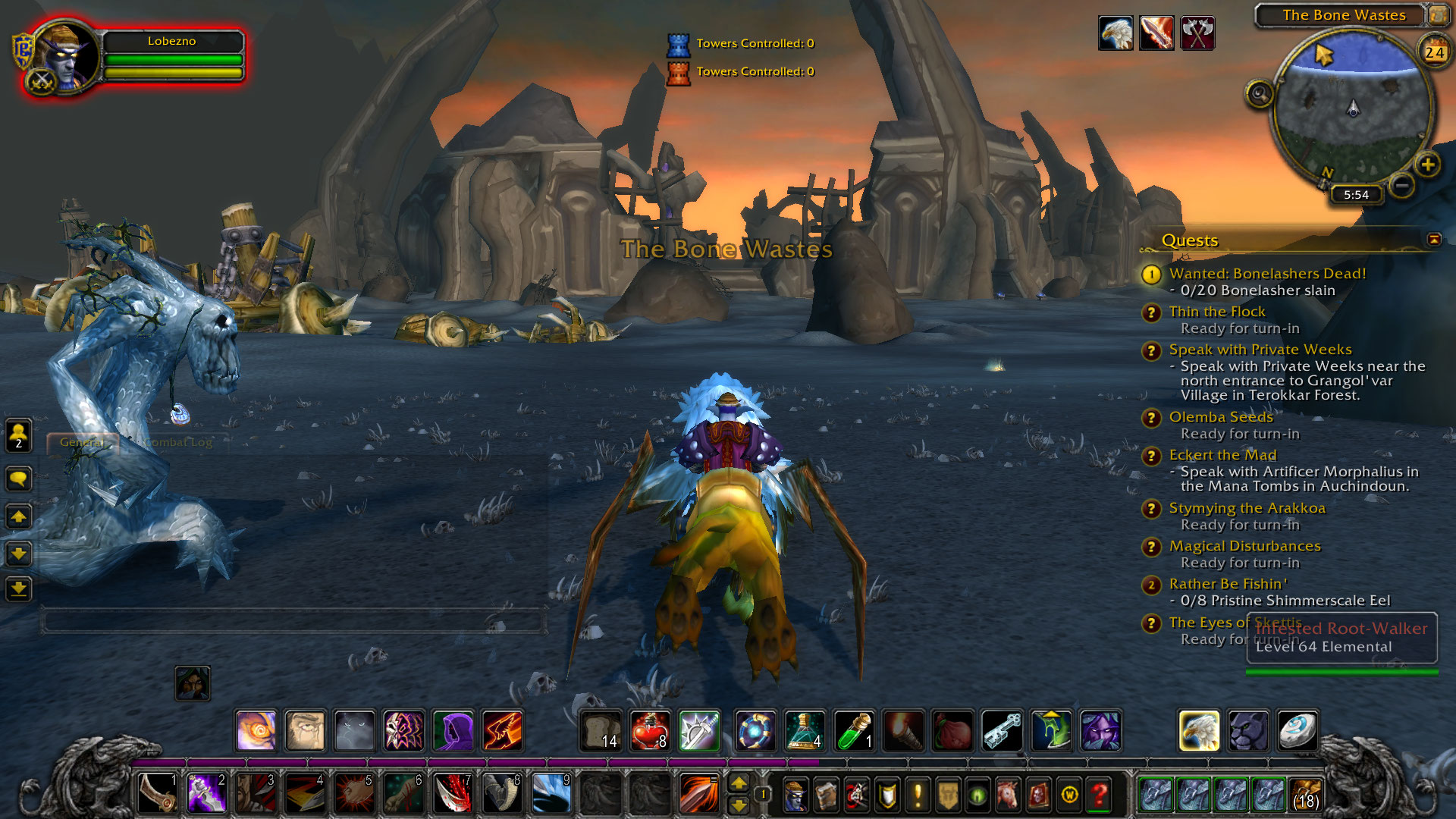Click the Lobezno player portrait

(x=67, y=57)
